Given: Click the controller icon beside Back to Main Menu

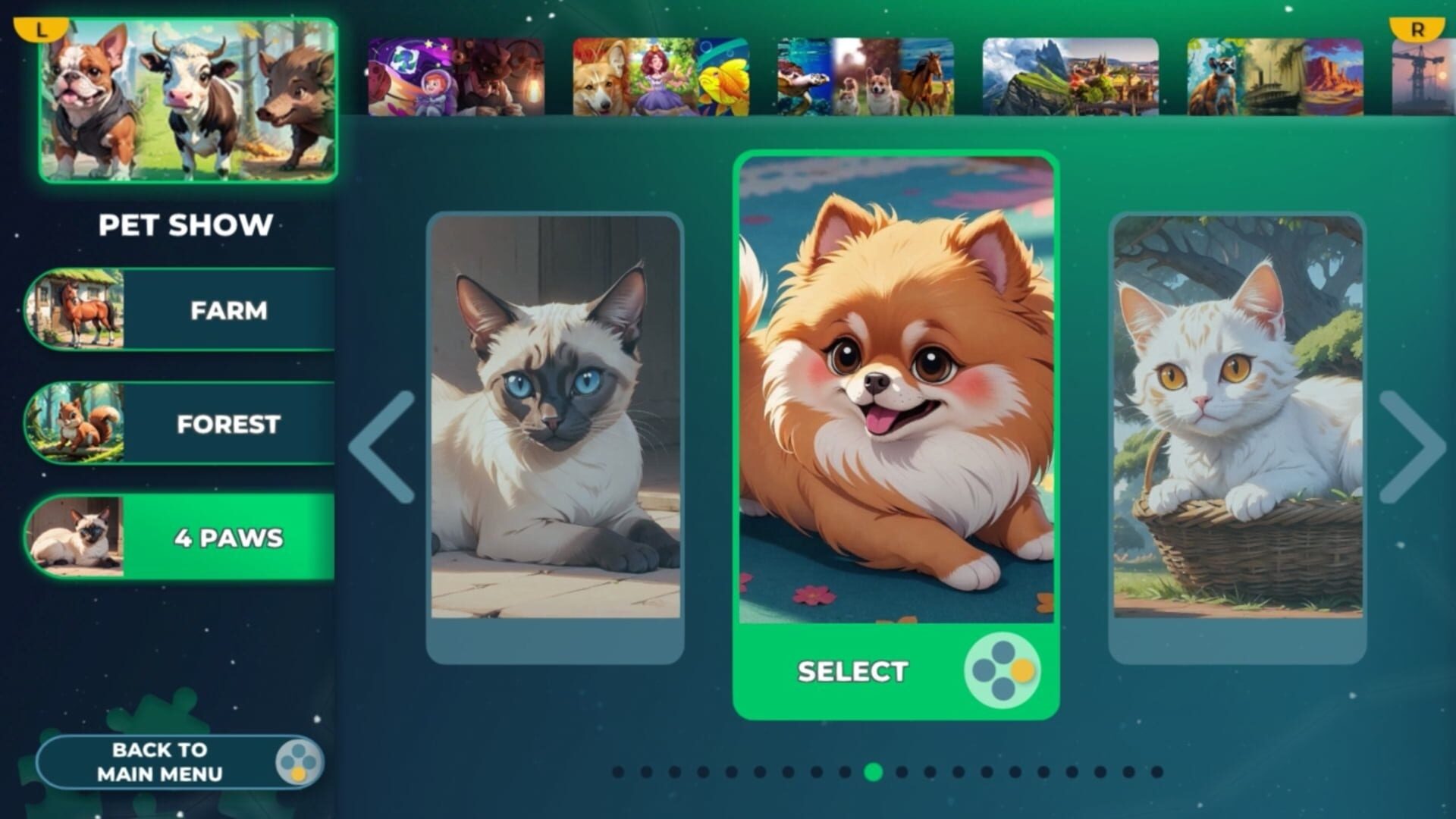Looking at the screenshot, I should tap(302, 761).
